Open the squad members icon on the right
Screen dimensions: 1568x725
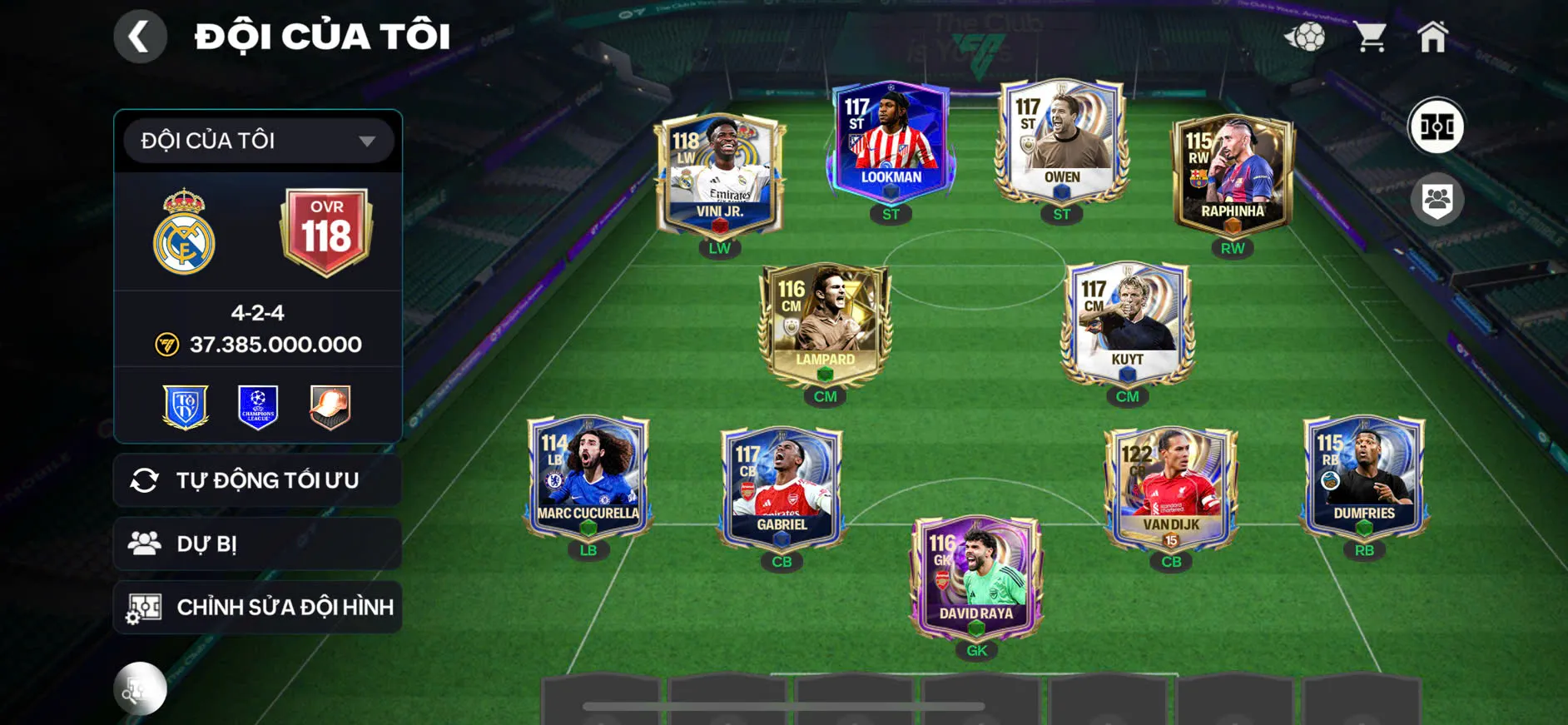pyautogui.click(x=1439, y=197)
